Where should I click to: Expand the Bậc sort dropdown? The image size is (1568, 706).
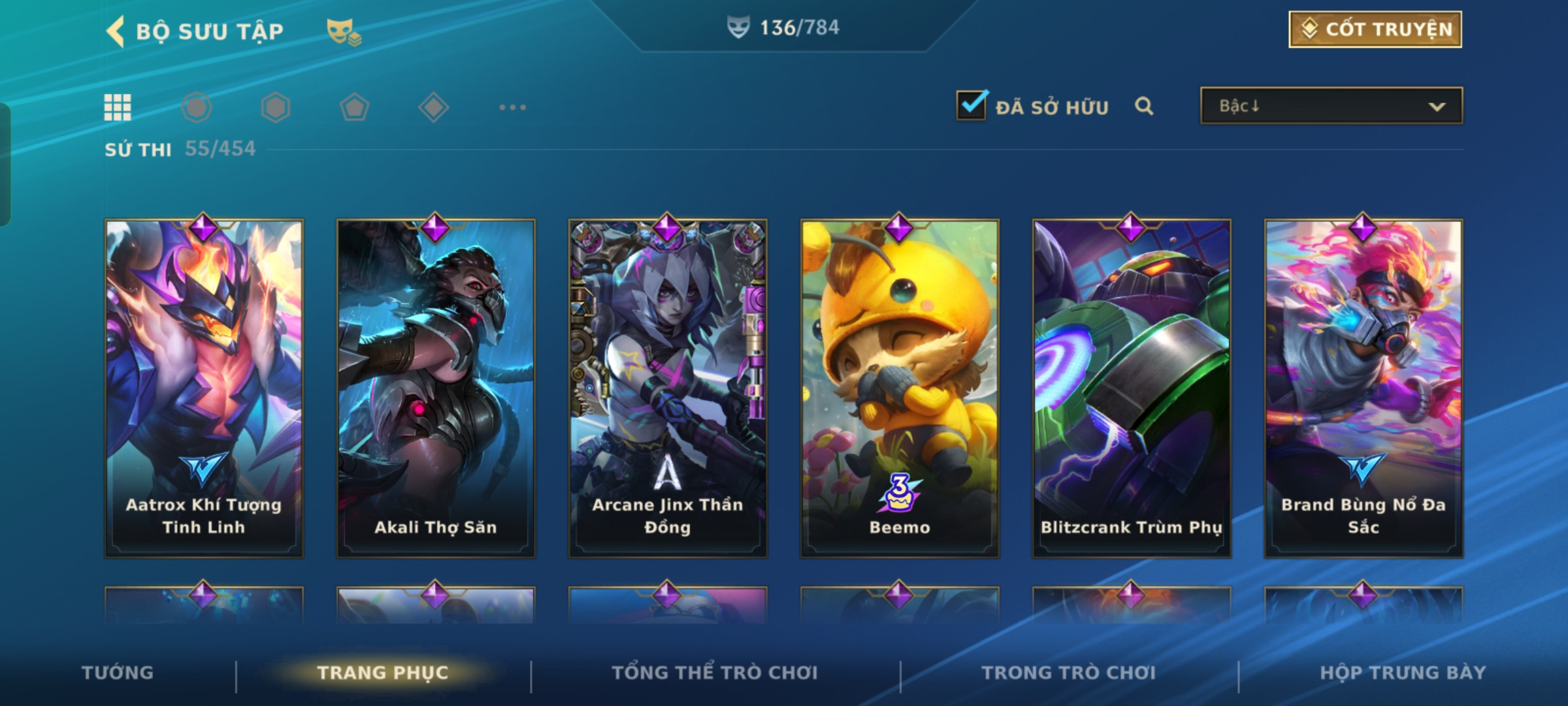point(1331,106)
